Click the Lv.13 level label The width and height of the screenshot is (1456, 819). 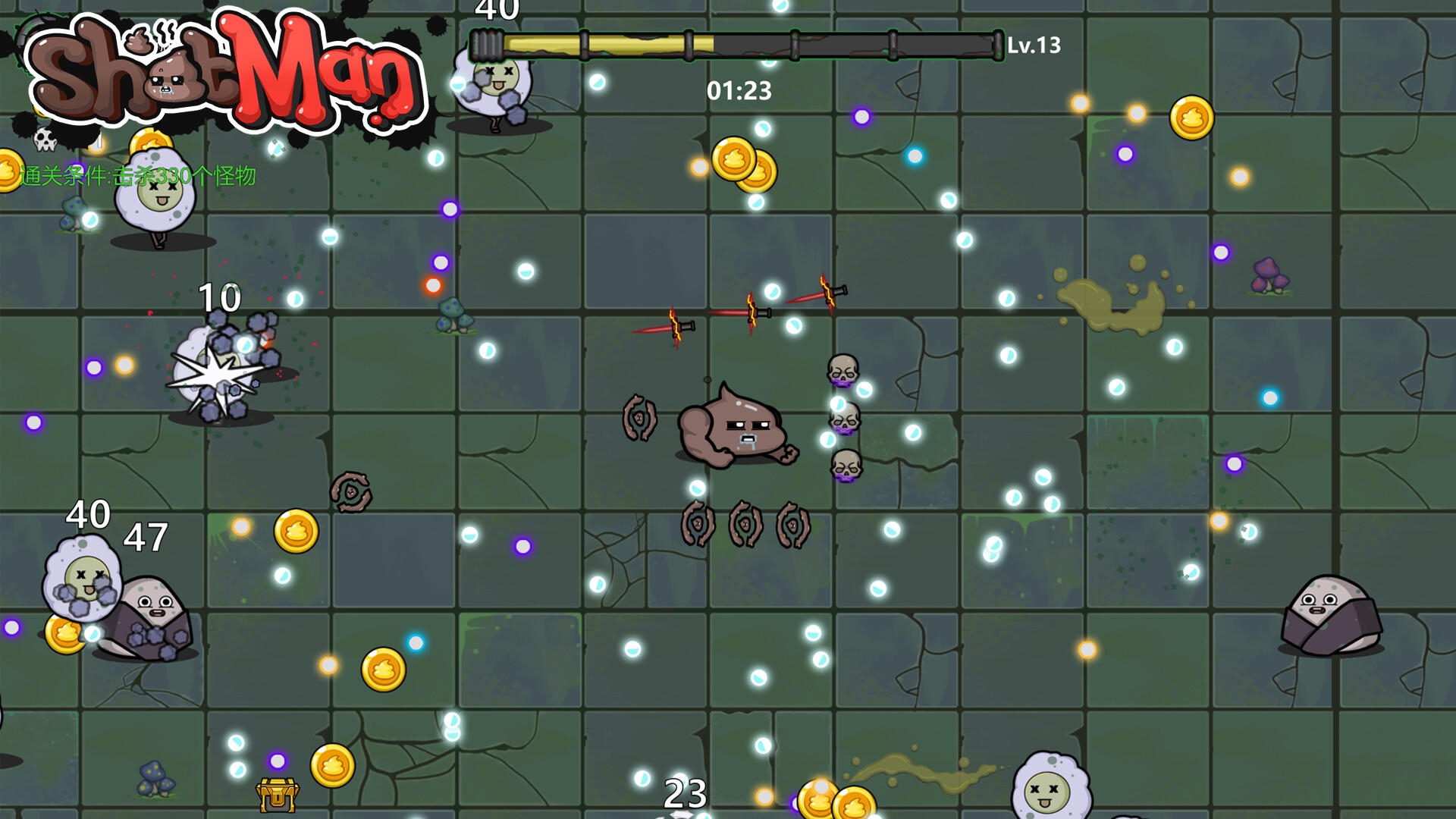tap(1035, 44)
